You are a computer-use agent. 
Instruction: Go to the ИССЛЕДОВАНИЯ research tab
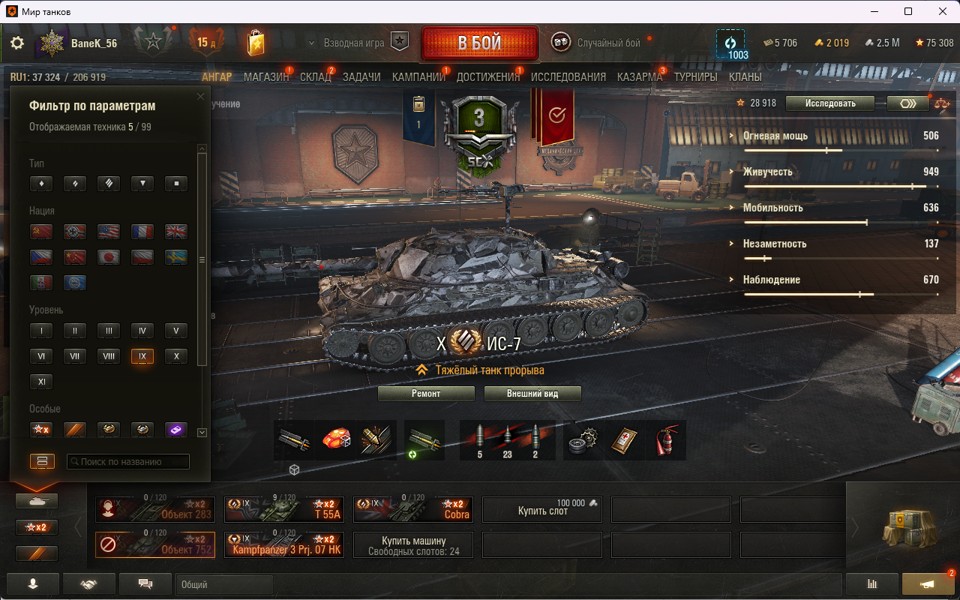tap(568, 77)
